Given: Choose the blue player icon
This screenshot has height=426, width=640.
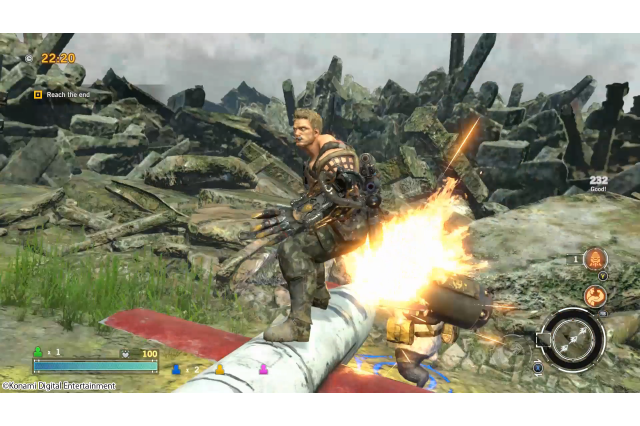Looking at the screenshot, I should pos(175,369).
